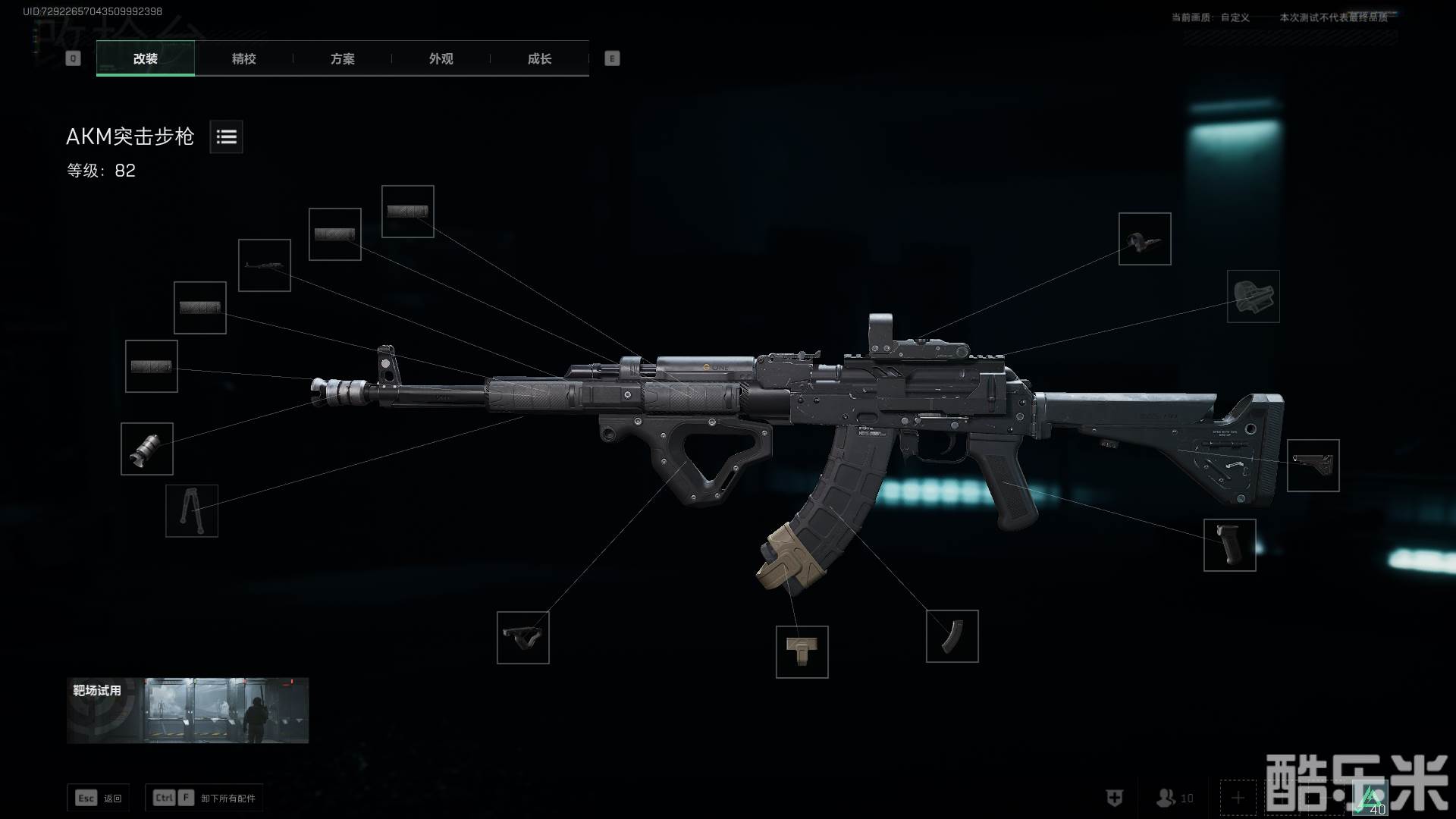Select the barrel attachment slot
The width and height of the screenshot is (1456, 819).
tap(265, 265)
